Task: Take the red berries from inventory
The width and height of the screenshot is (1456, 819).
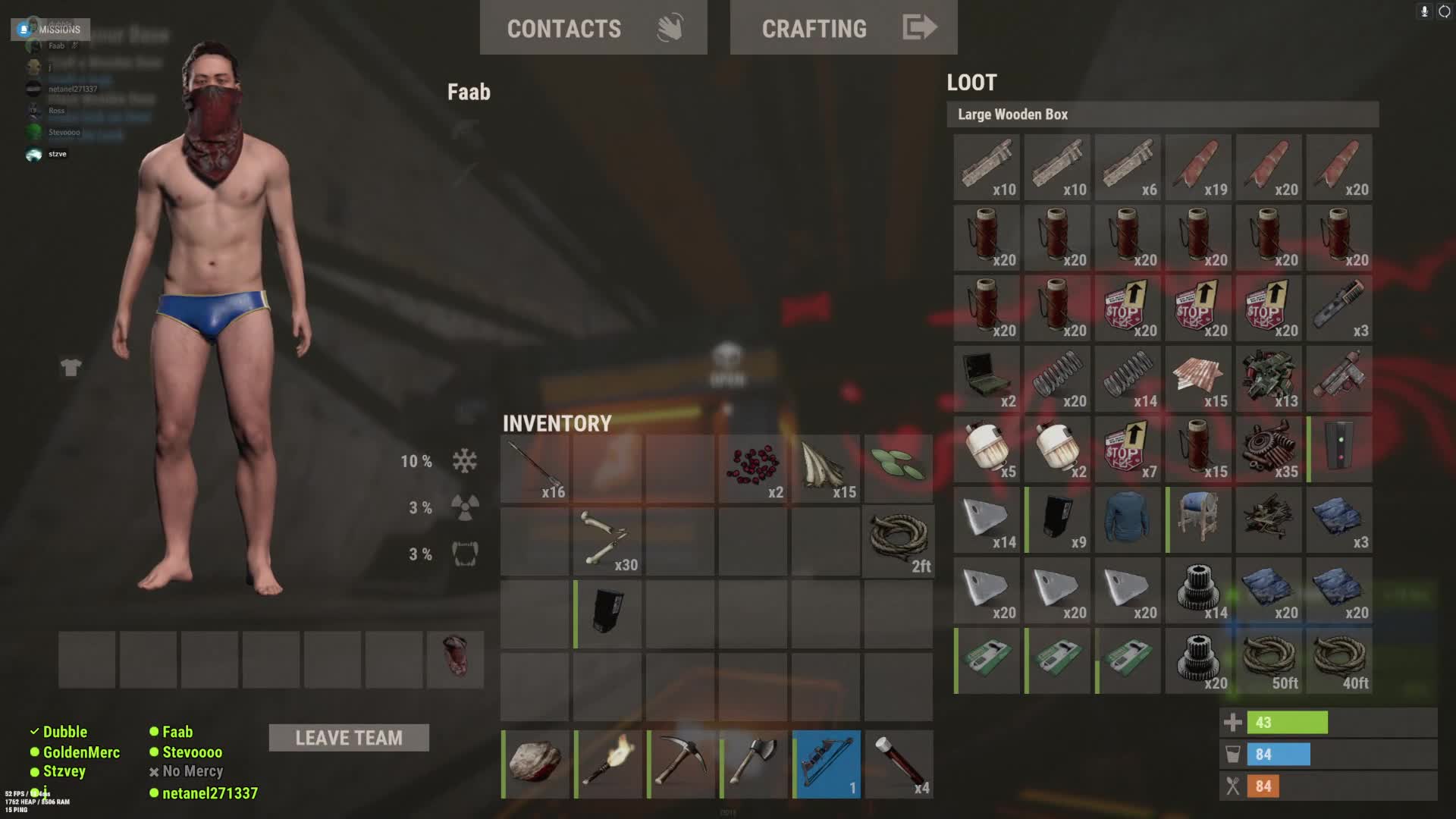Action: coord(754,468)
